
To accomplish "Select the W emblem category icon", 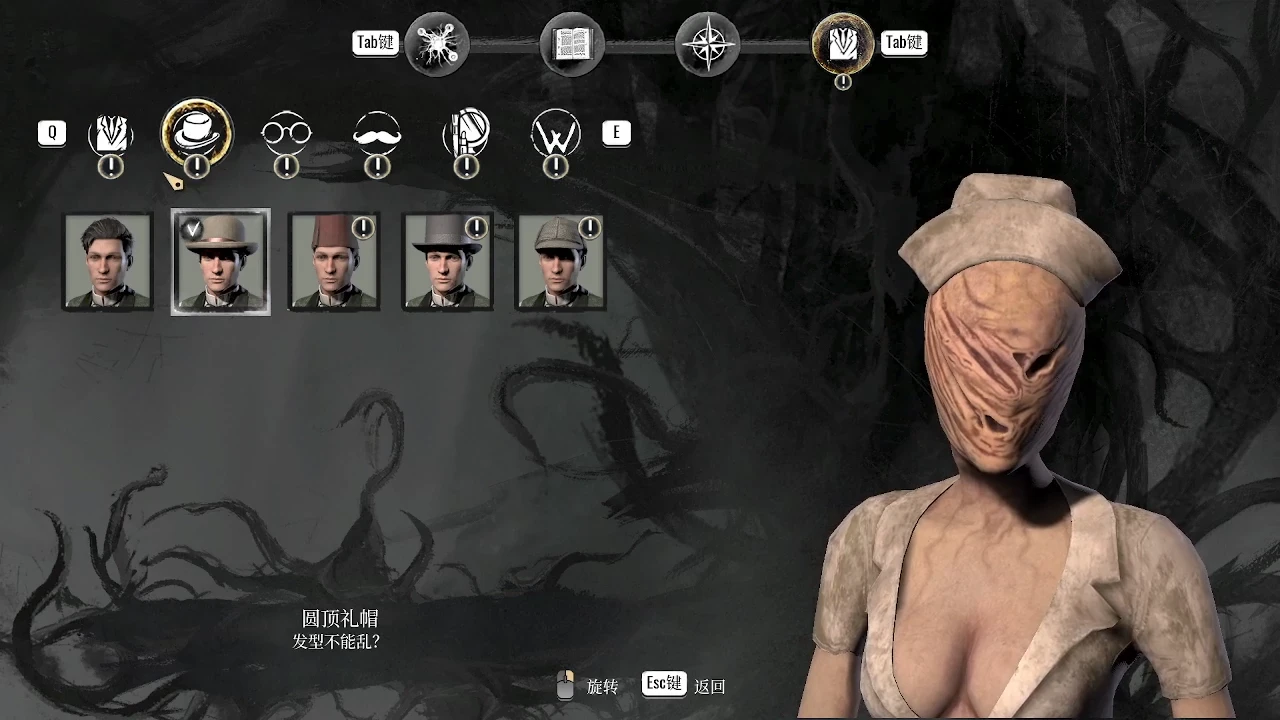I will pos(556,133).
